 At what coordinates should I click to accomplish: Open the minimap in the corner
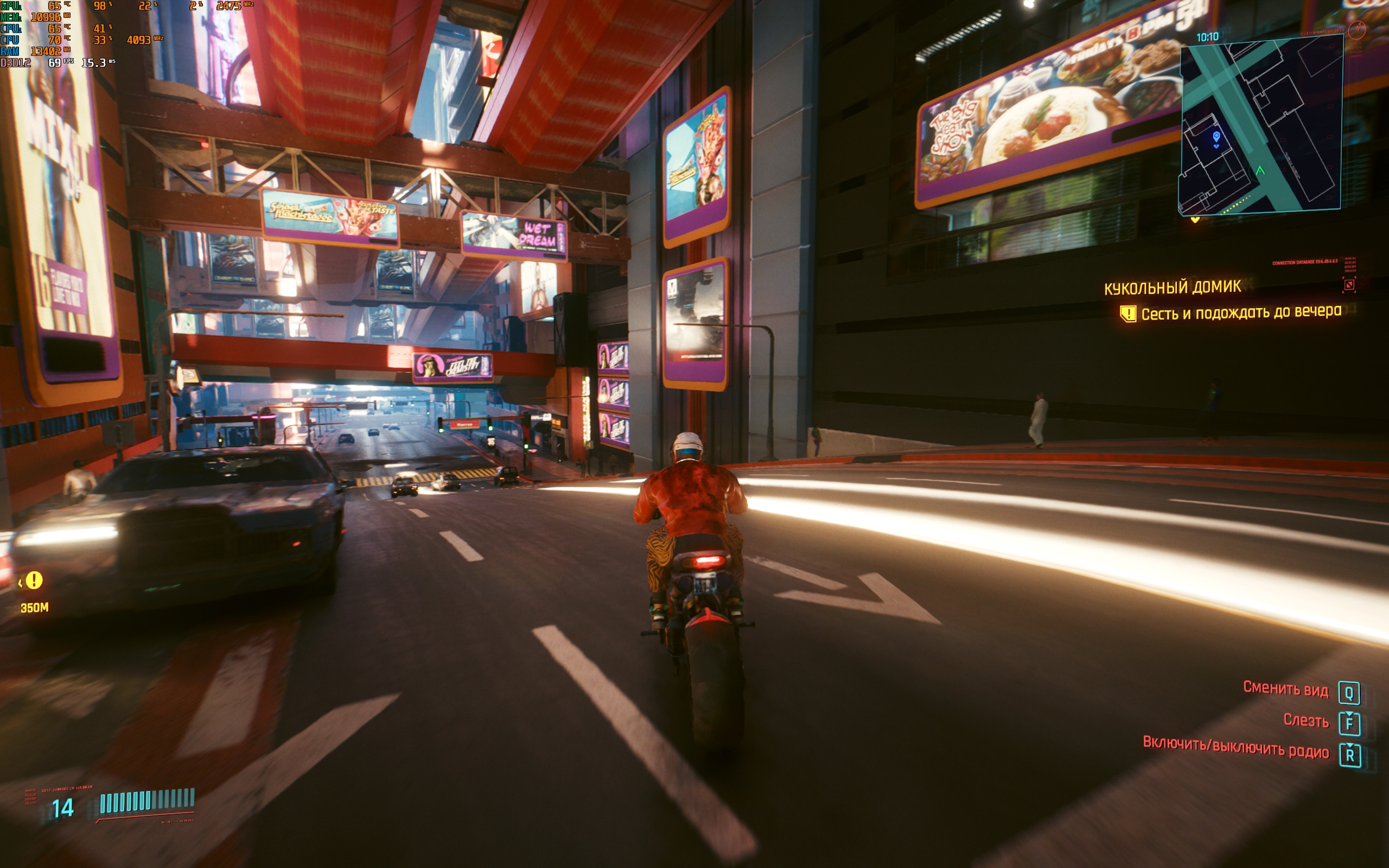(x=1260, y=125)
